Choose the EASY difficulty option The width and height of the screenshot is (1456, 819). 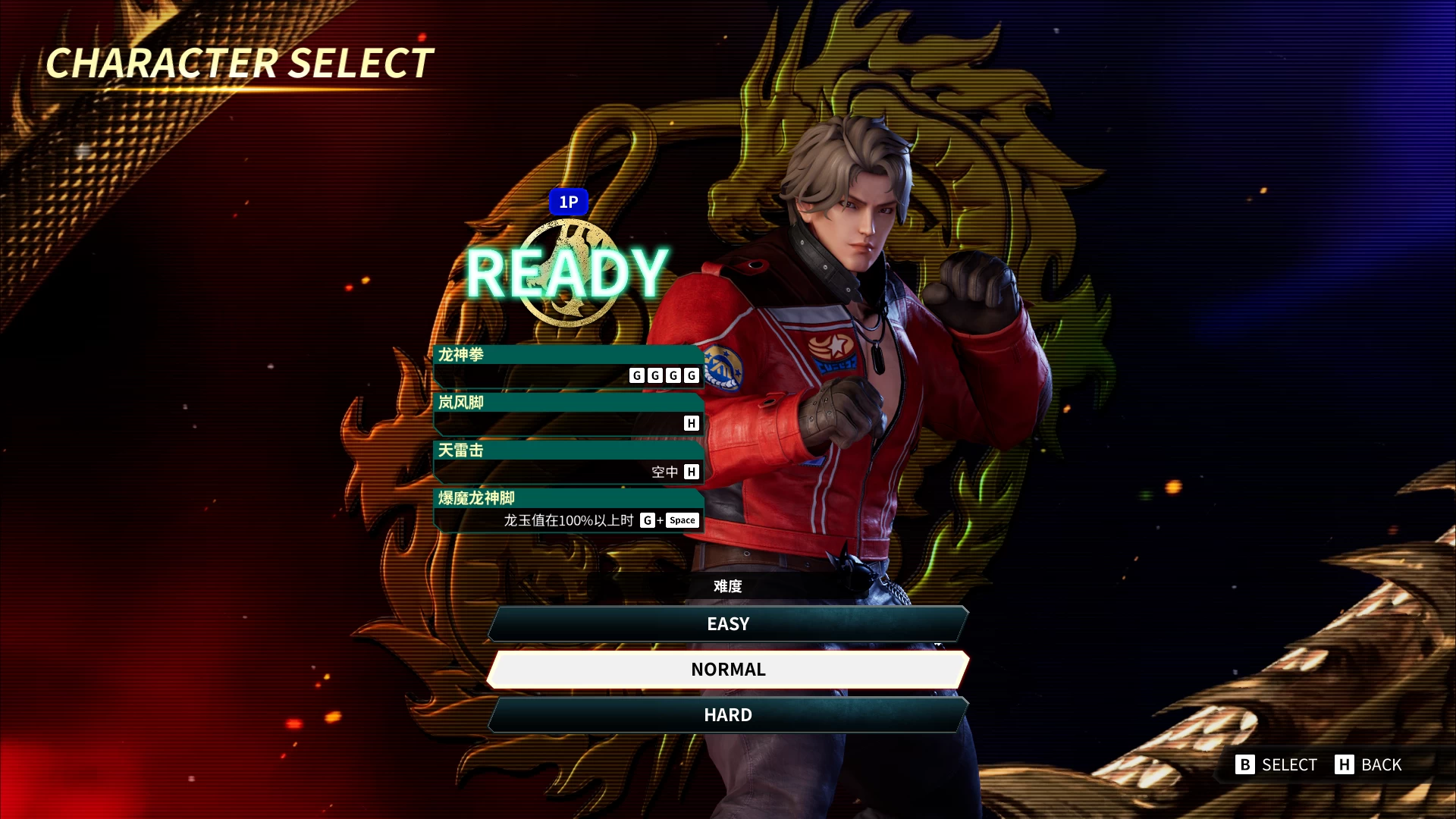(728, 624)
